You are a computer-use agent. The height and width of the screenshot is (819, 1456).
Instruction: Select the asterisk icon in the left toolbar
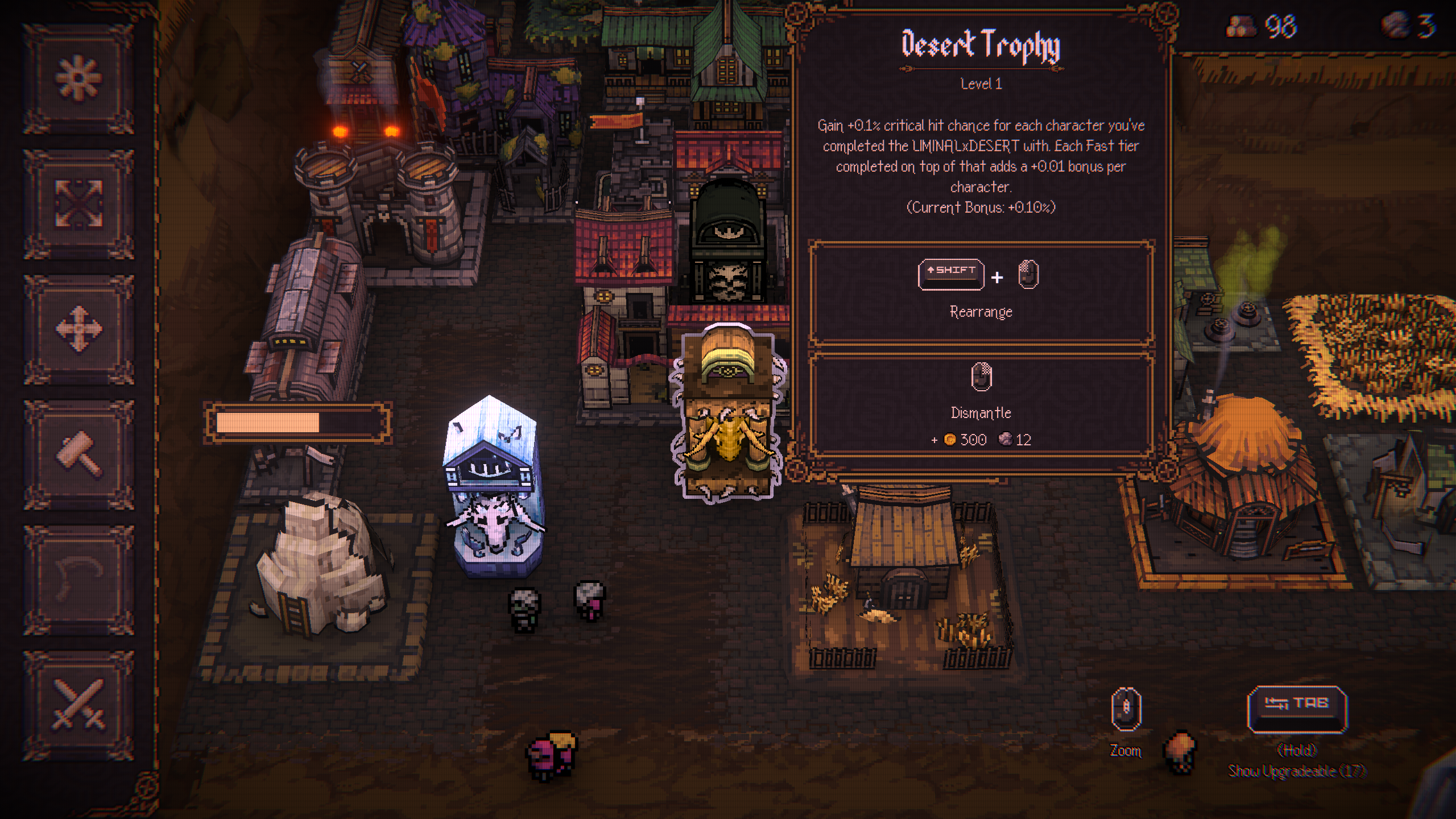coord(78,78)
